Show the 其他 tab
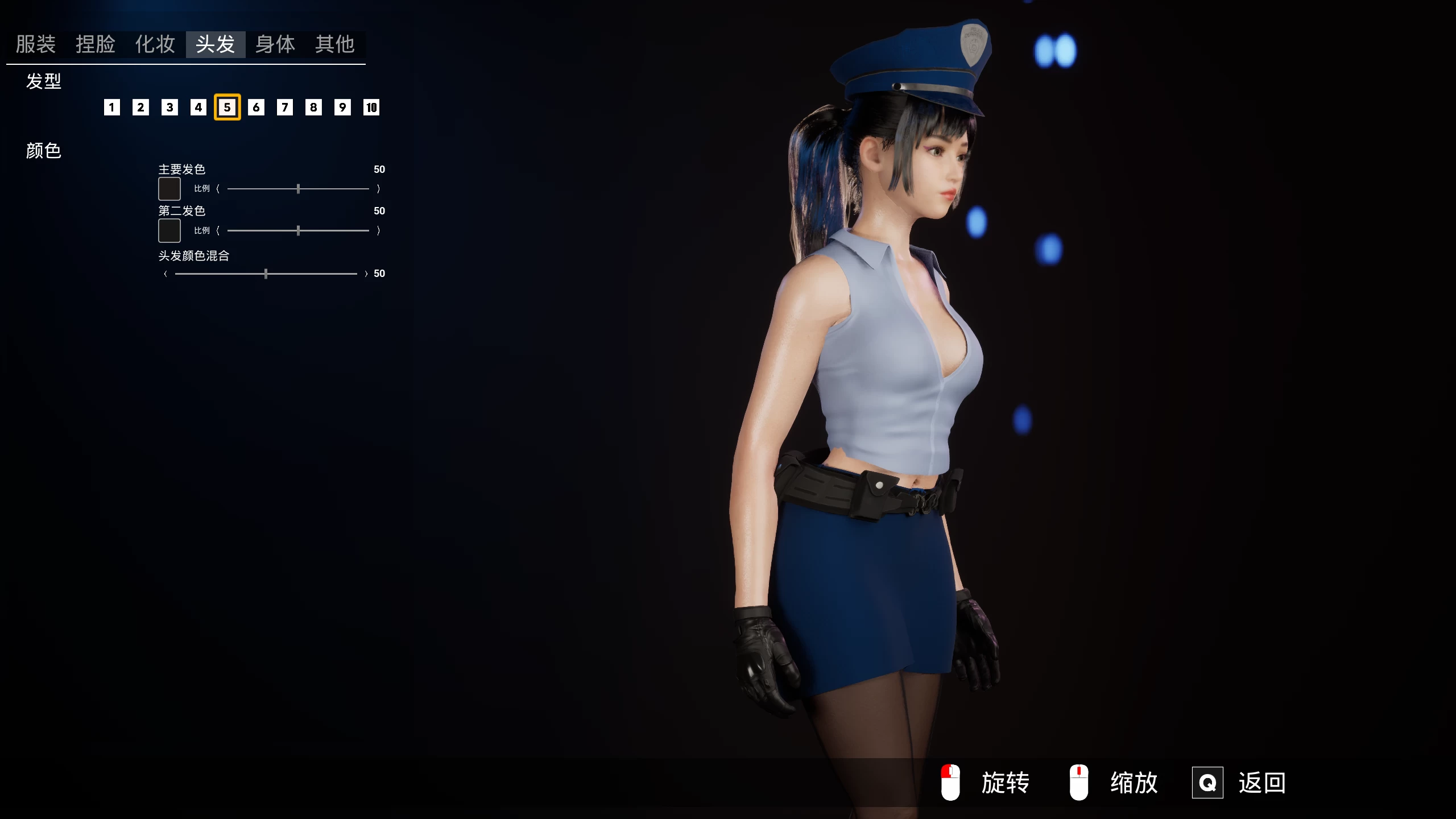The image size is (1456, 819). point(335,44)
